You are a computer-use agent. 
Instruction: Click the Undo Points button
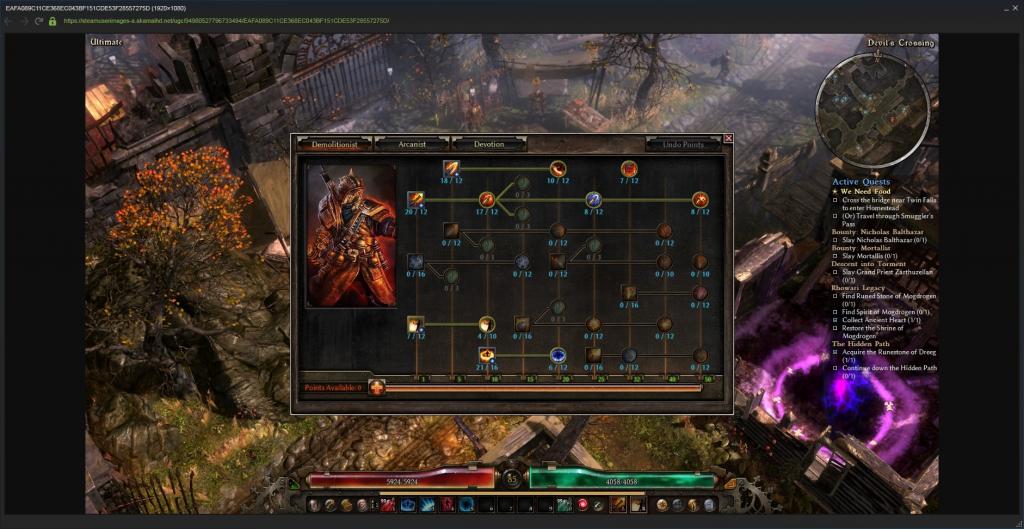click(x=683, y=144)
